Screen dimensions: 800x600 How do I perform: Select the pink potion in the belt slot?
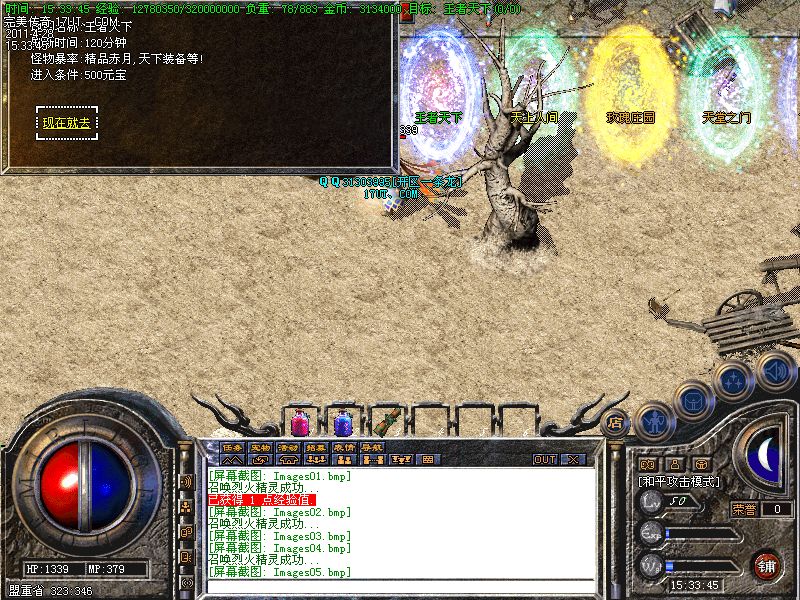click(300, 423)
